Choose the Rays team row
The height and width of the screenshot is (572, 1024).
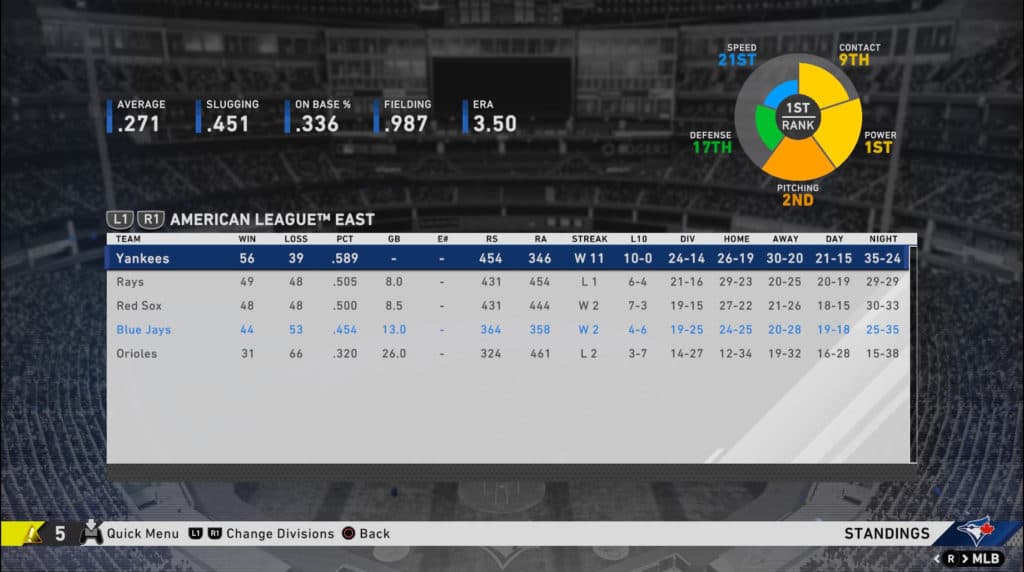pos(130,282)
